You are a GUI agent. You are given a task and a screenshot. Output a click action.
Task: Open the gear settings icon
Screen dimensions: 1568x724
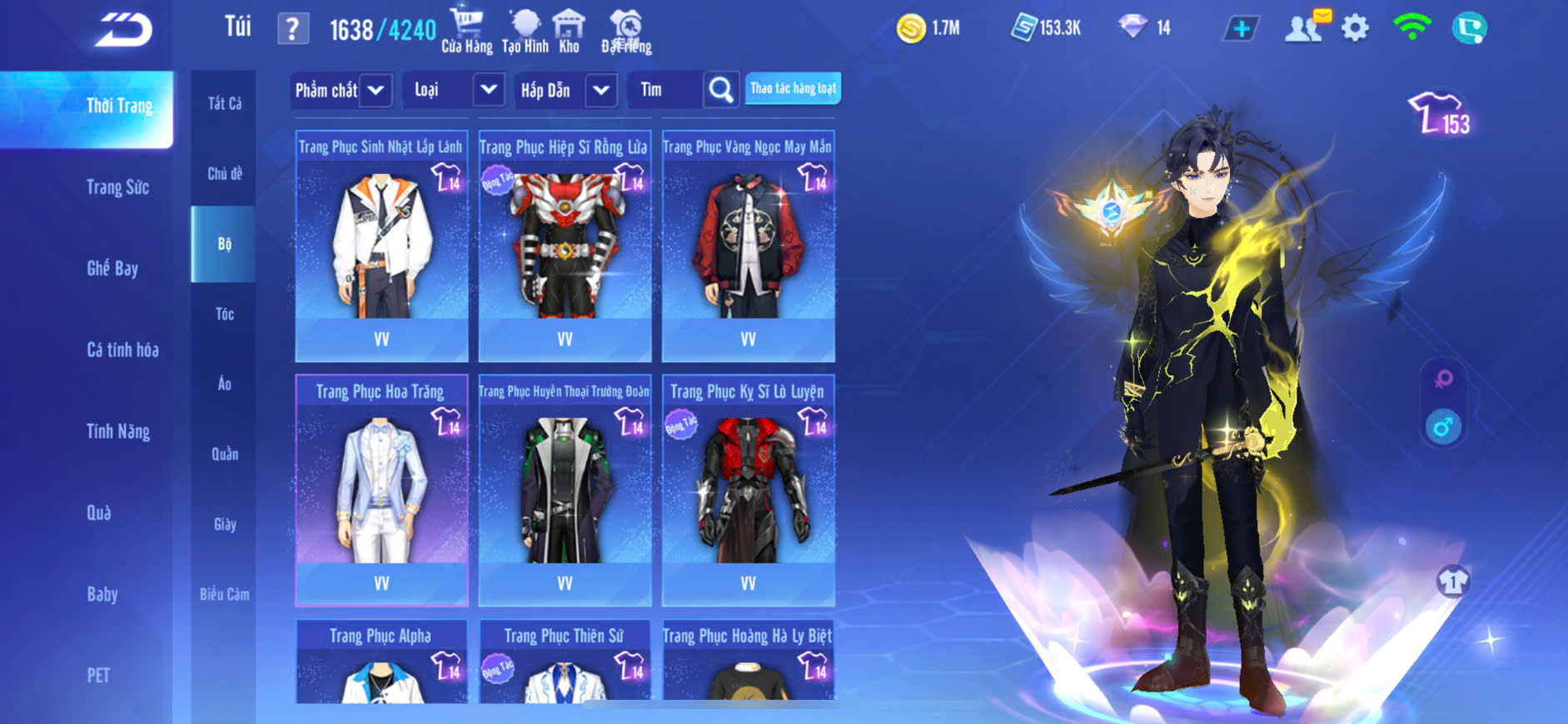coord(1355,28)
